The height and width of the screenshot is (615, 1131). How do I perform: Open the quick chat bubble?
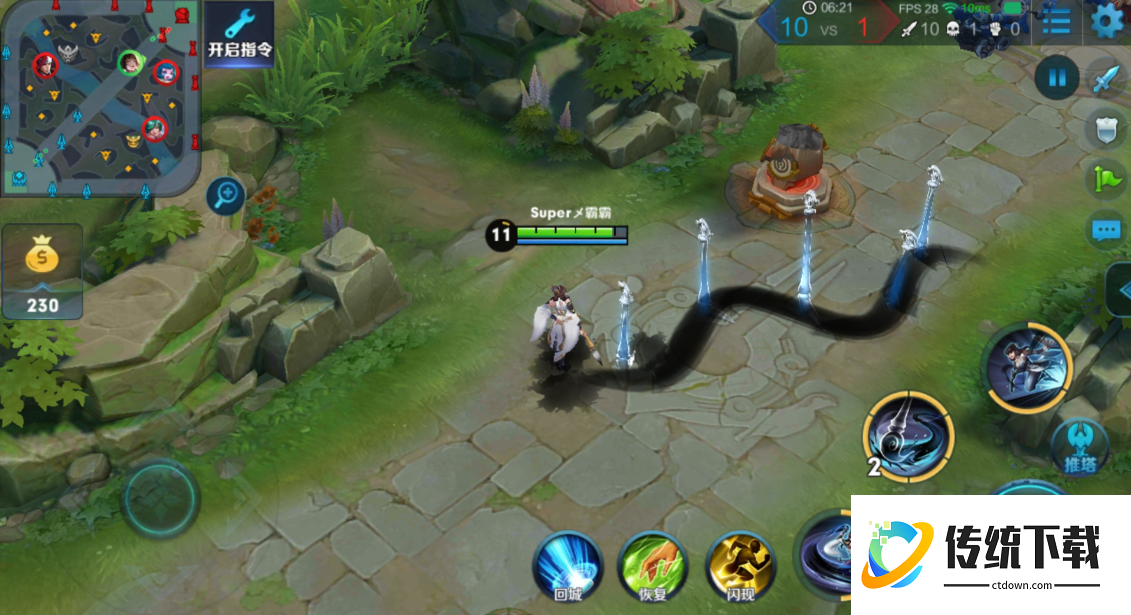coord(1105,230)
